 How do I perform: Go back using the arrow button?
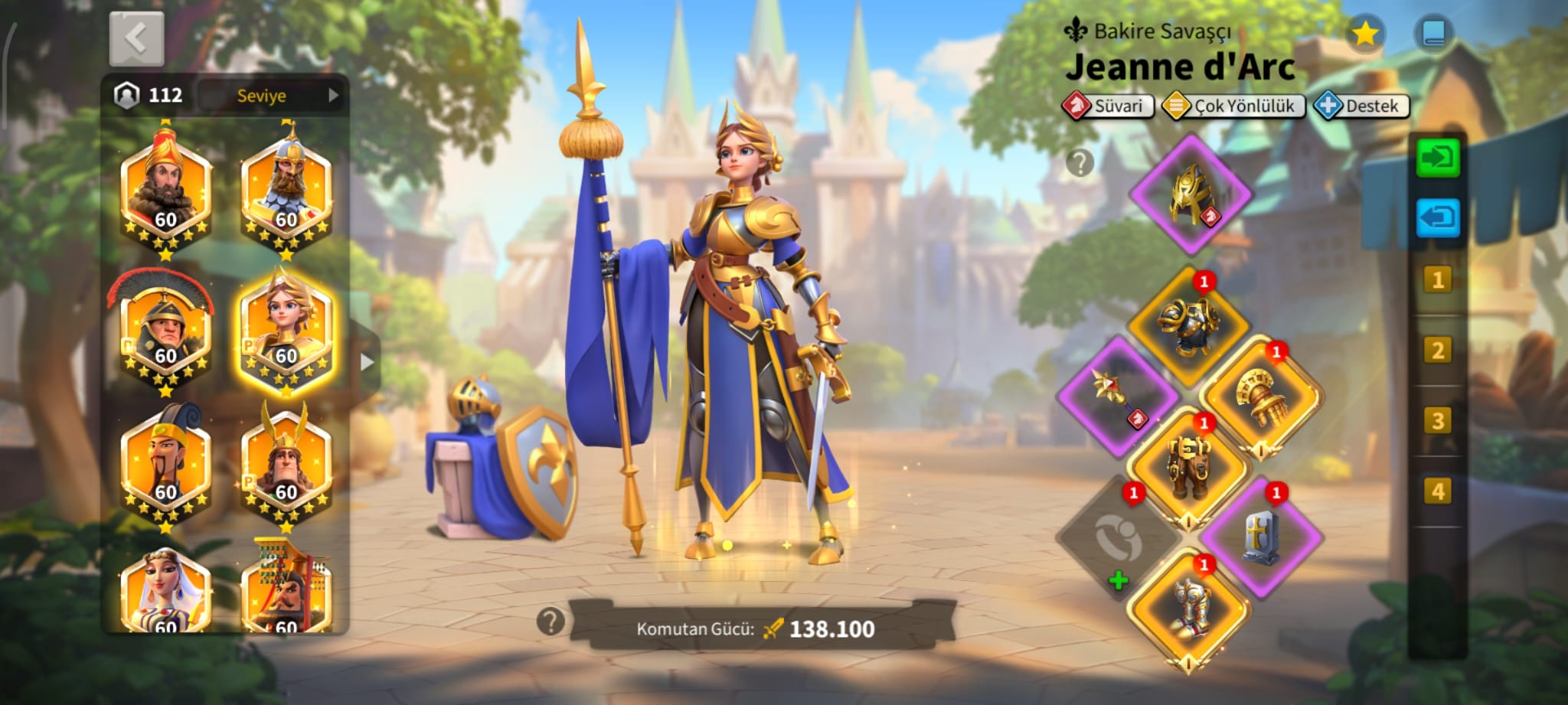(x=136, y=38)
